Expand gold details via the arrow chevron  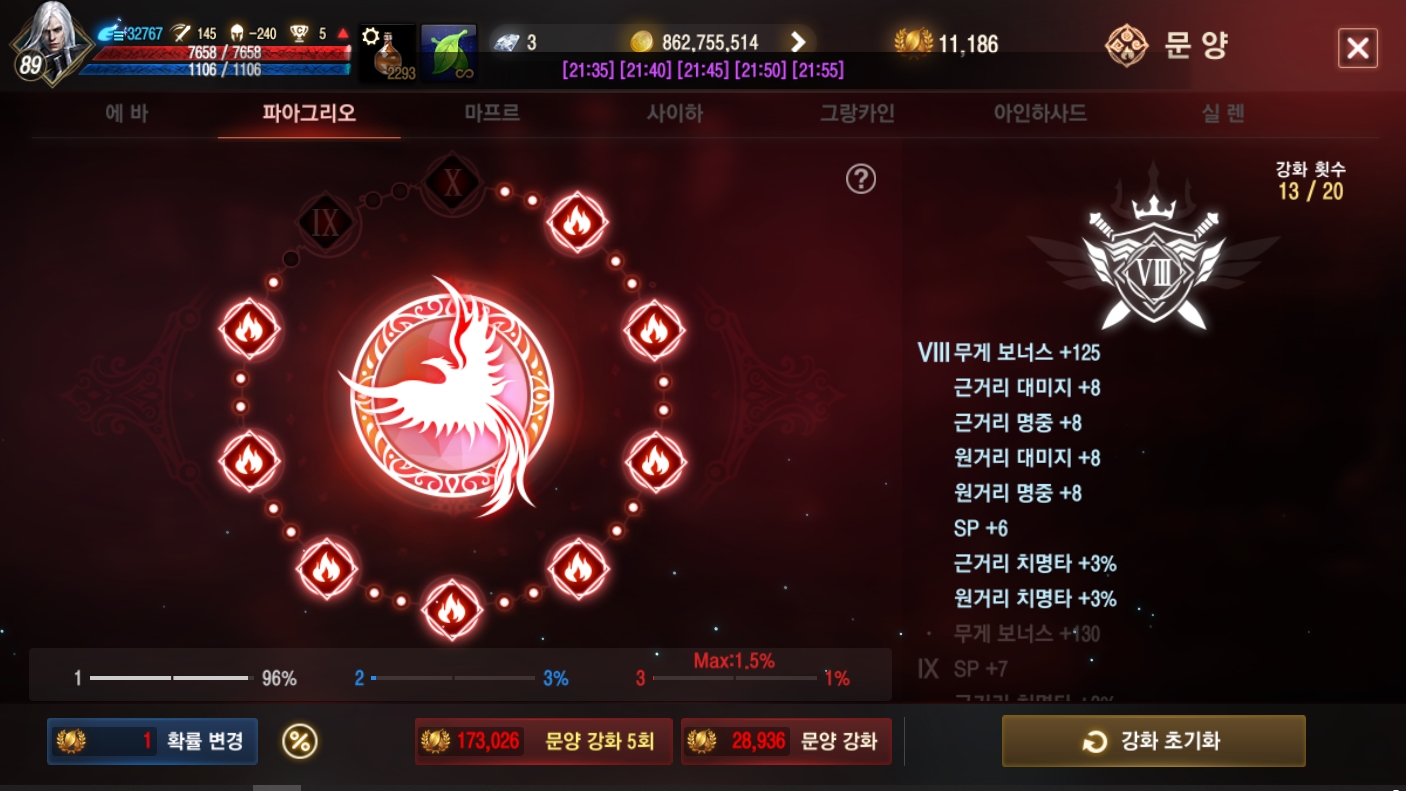point(797,43)
